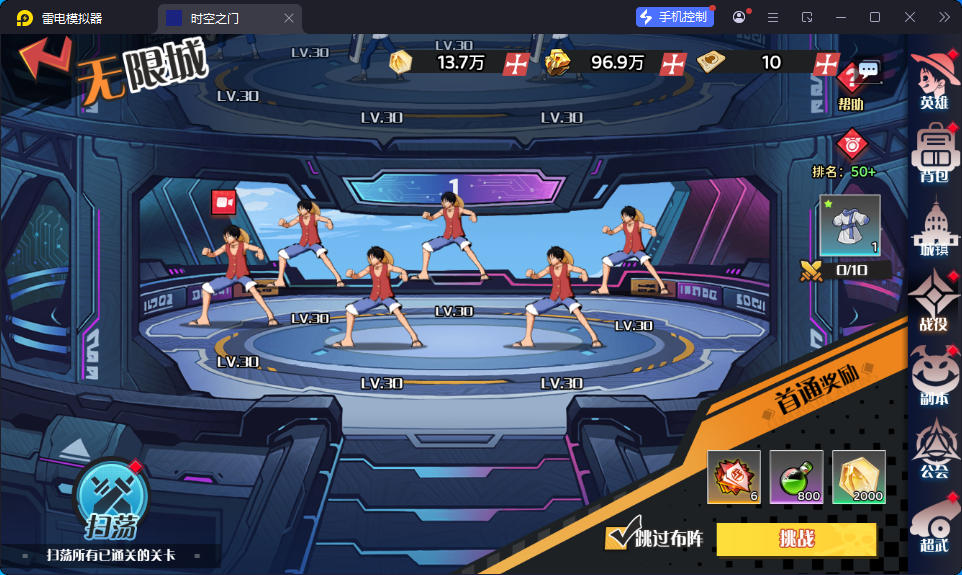Screen dimensions: 962x575
Task: Start the 挑战 challenge
Action: click(796, 539)
